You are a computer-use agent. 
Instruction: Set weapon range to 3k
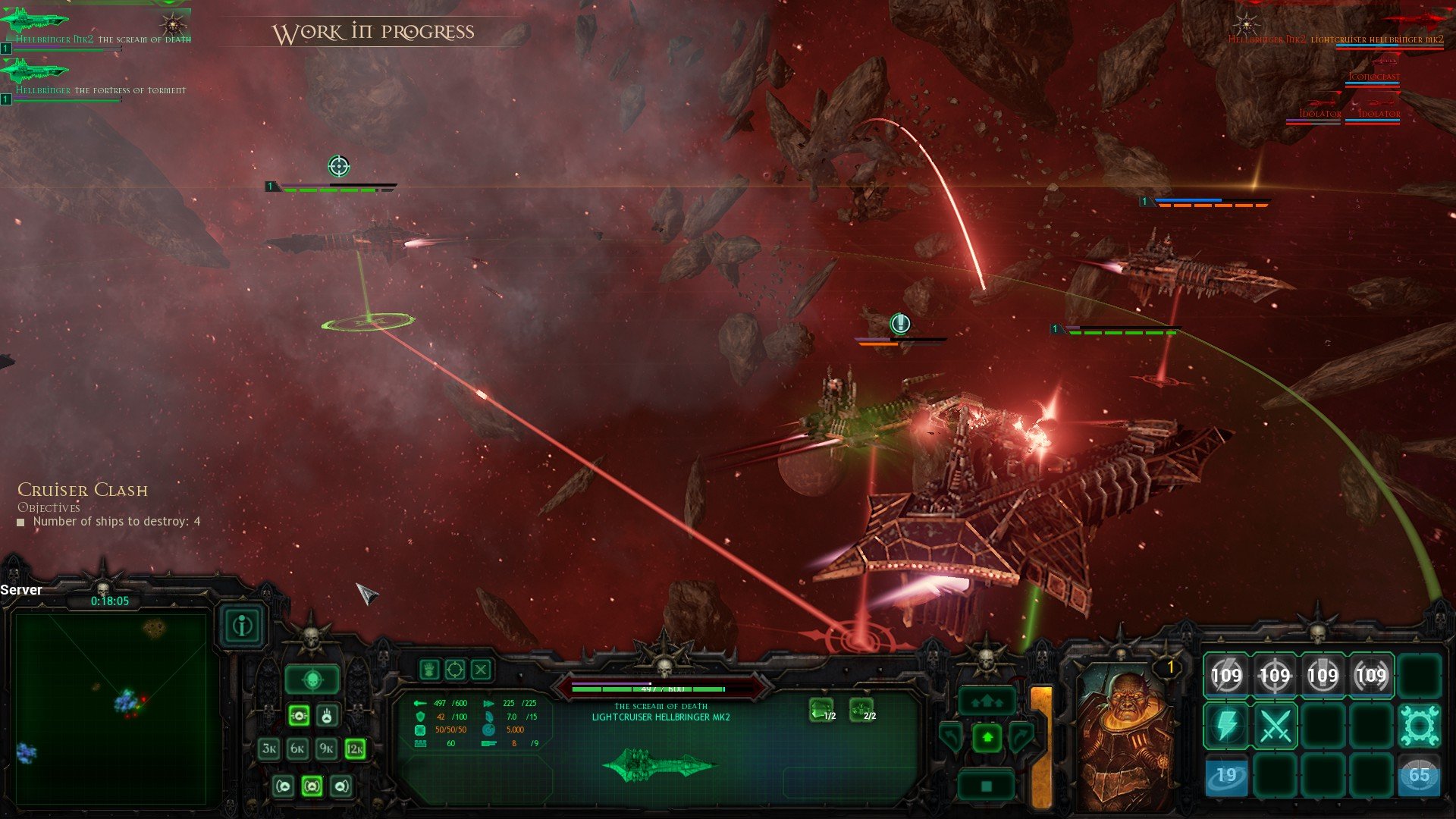tap(268, 748)
